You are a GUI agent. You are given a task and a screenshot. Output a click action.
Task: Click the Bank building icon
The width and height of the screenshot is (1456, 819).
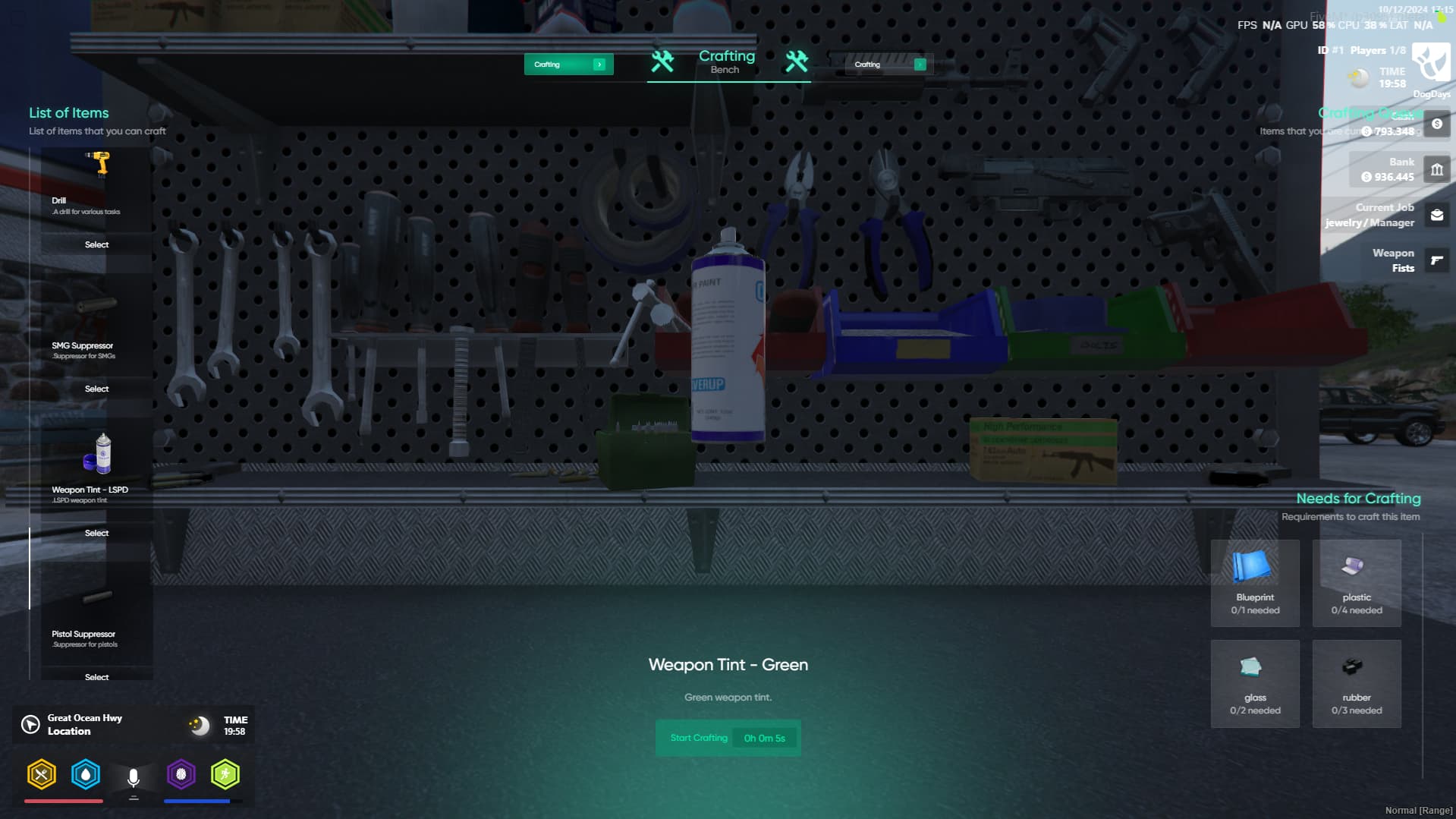(x=1436, y=169)
